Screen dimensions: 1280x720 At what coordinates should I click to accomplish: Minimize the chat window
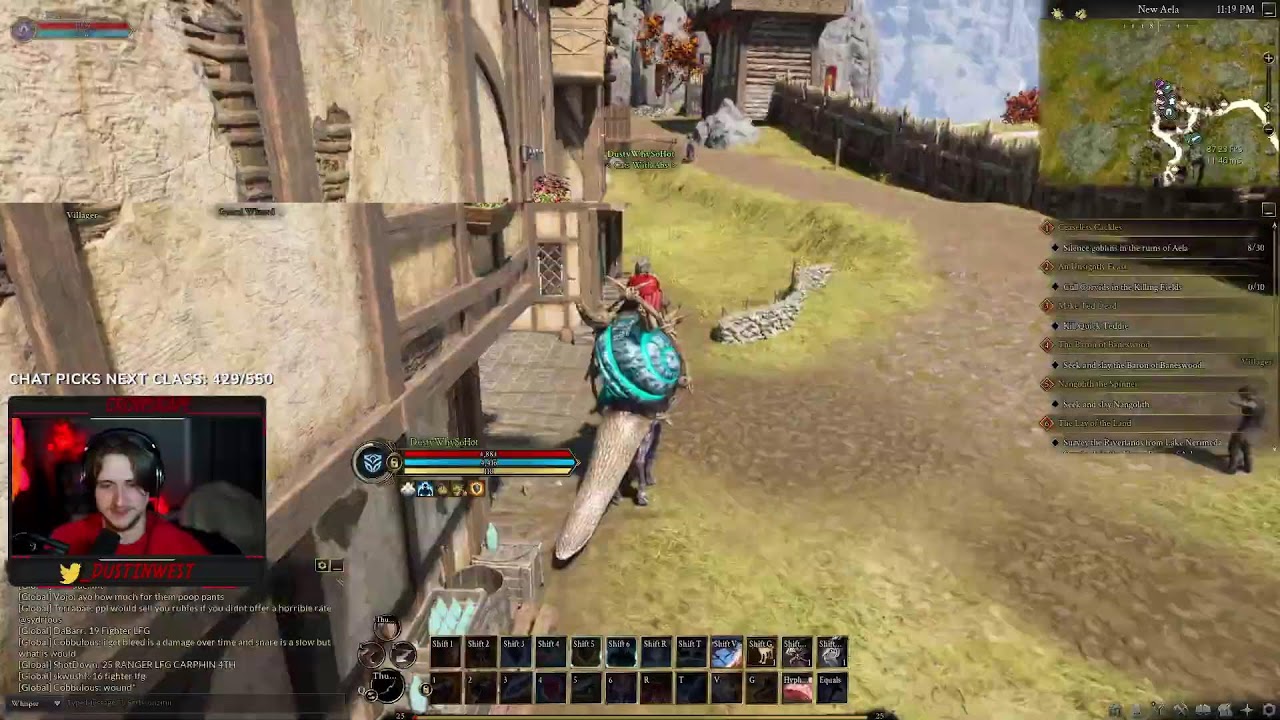(x=338, y=566)
